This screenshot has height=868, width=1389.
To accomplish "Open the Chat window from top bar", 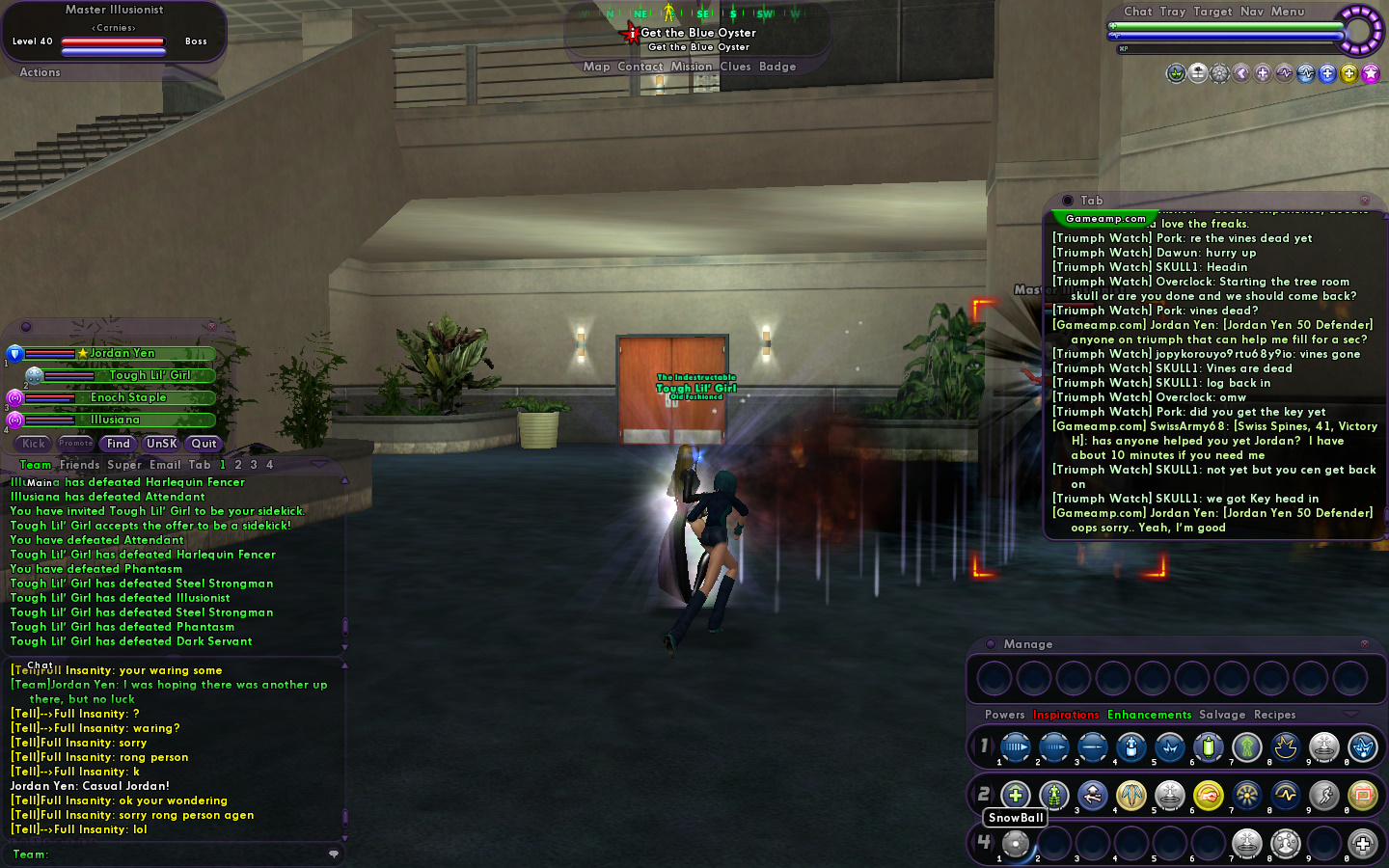I will pyautogui.click(x=1137, y=12).
